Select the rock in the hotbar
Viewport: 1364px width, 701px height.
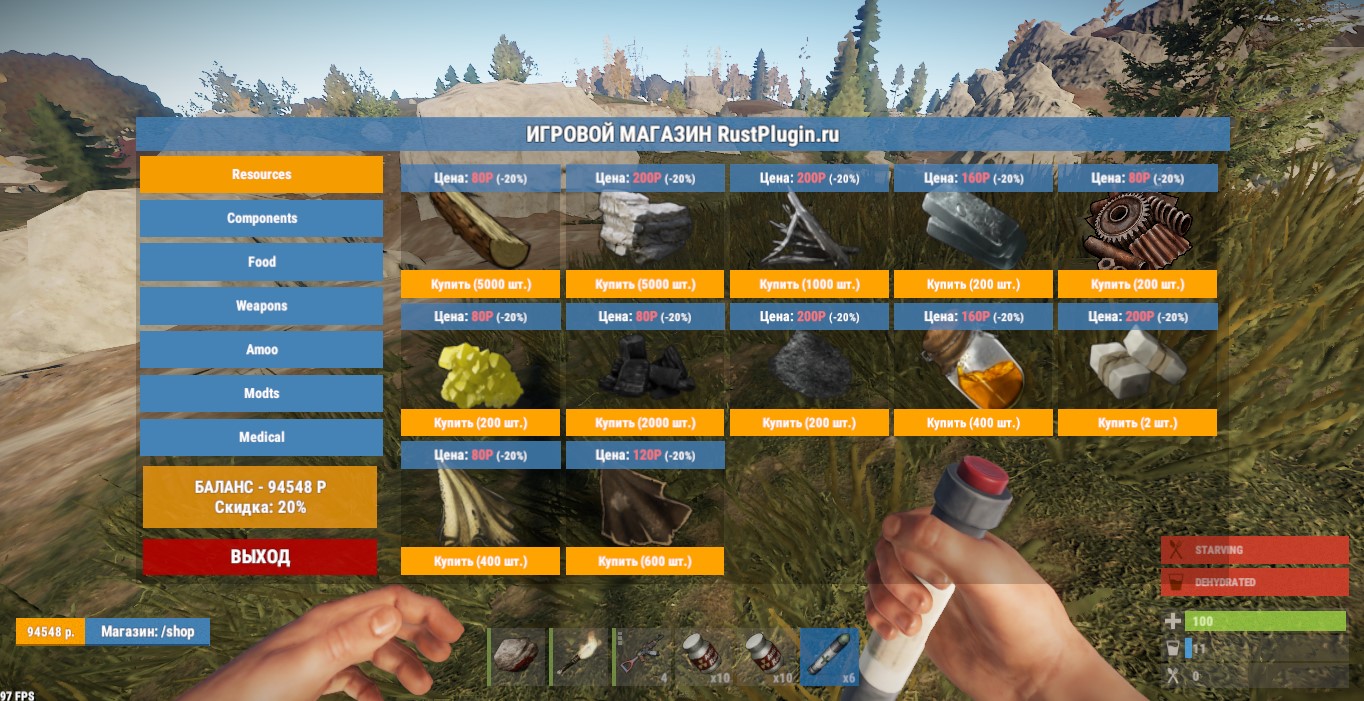click(517, 656)
